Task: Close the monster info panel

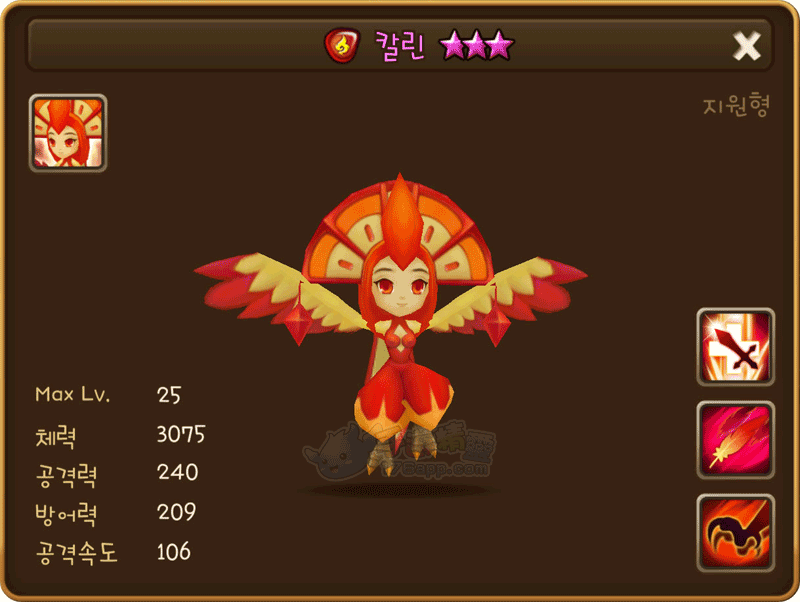Action: coord(747,46)
